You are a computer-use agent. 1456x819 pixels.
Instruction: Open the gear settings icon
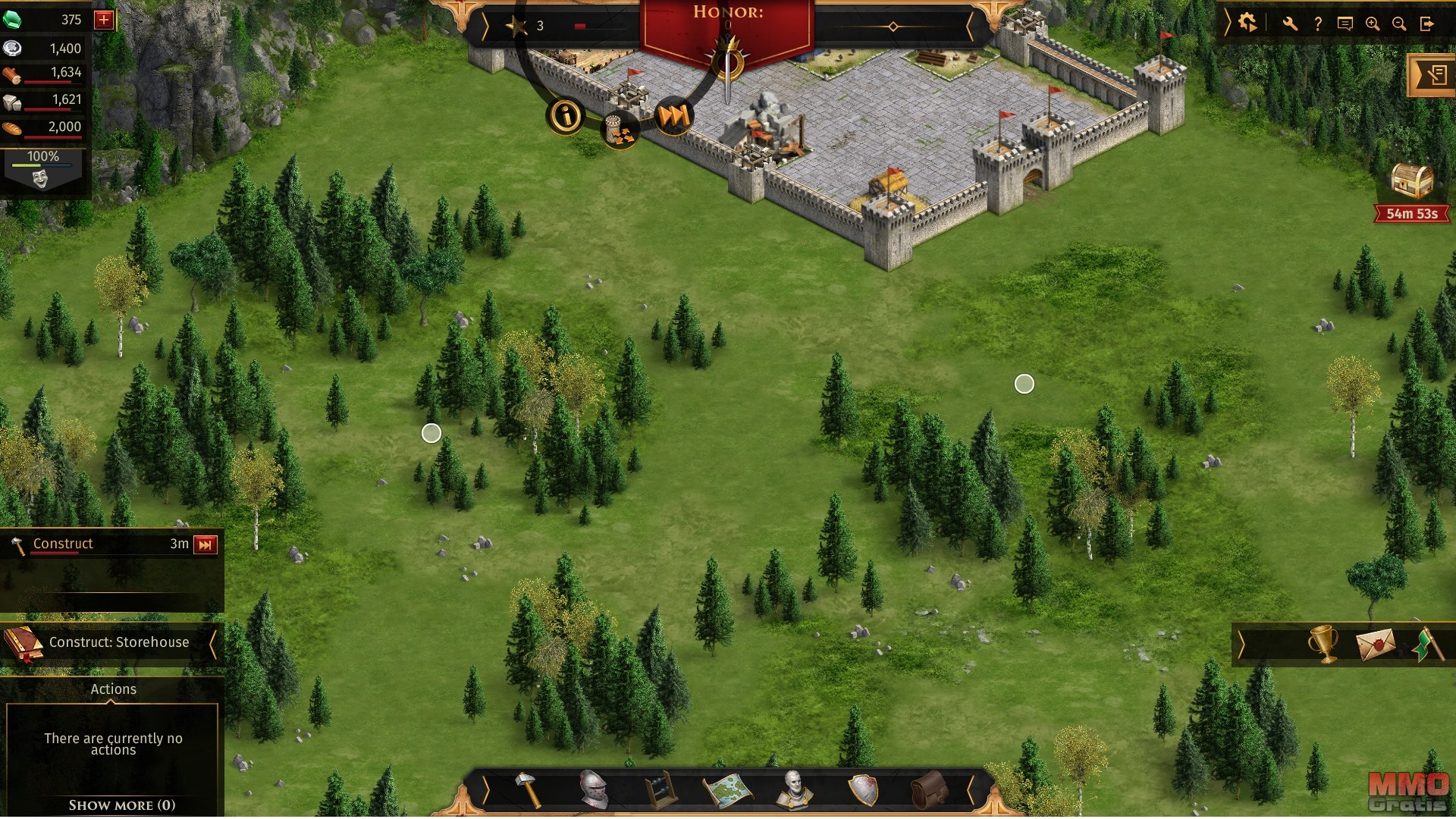tap(1247, 24)
